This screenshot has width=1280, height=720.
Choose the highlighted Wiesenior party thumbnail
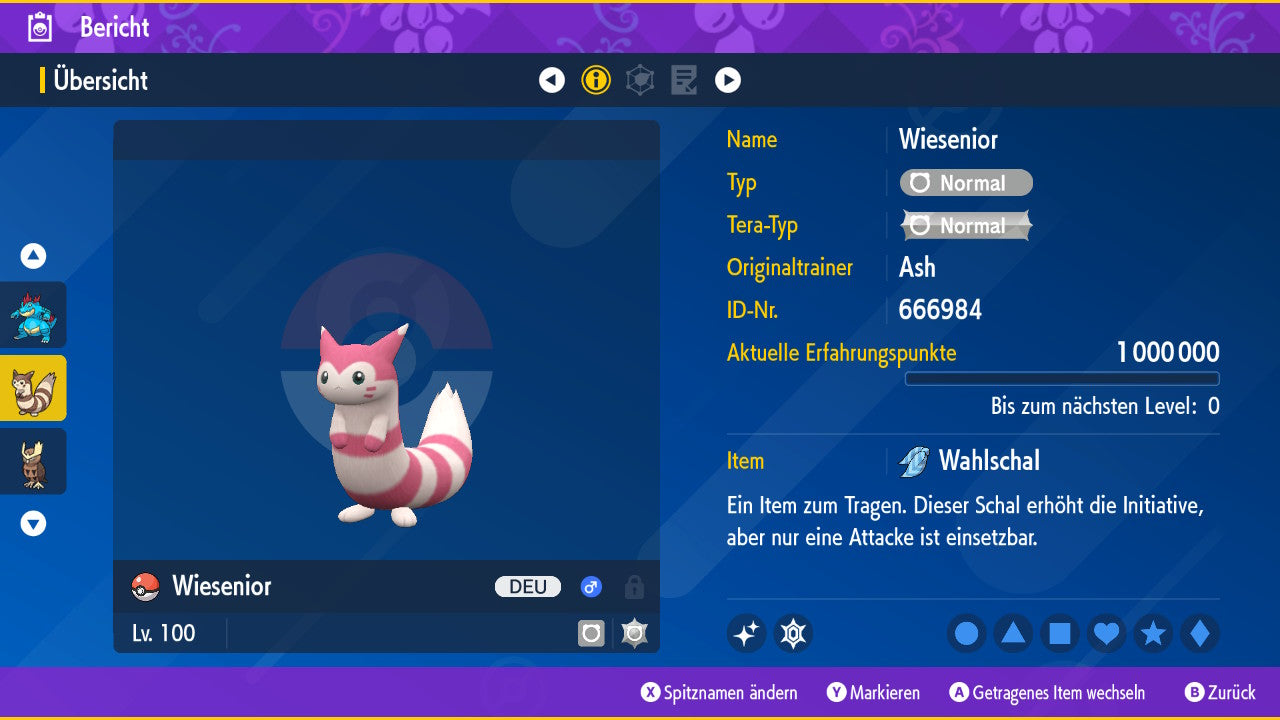[x=34, y=388]
